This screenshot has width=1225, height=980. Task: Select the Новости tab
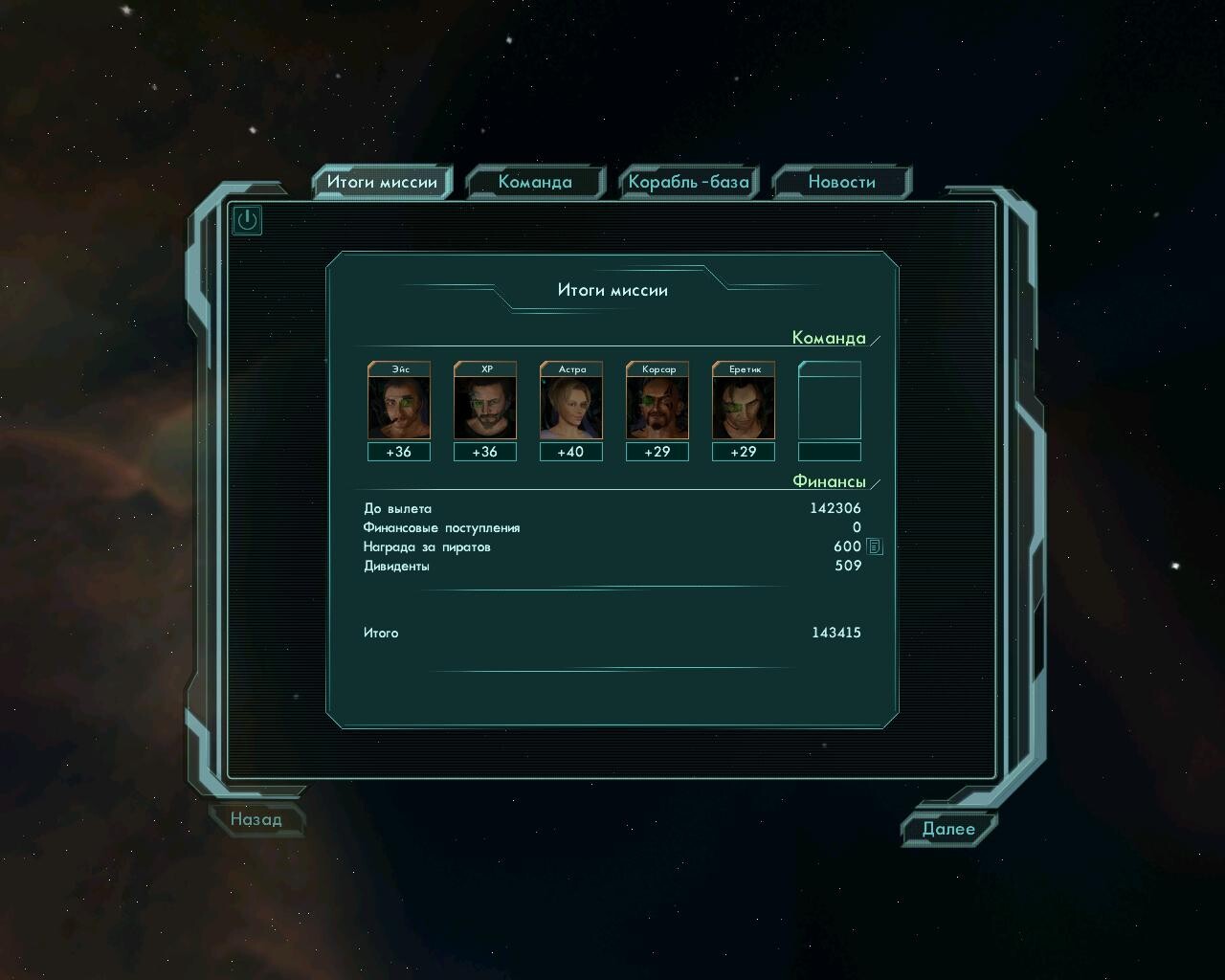point(841,182)
